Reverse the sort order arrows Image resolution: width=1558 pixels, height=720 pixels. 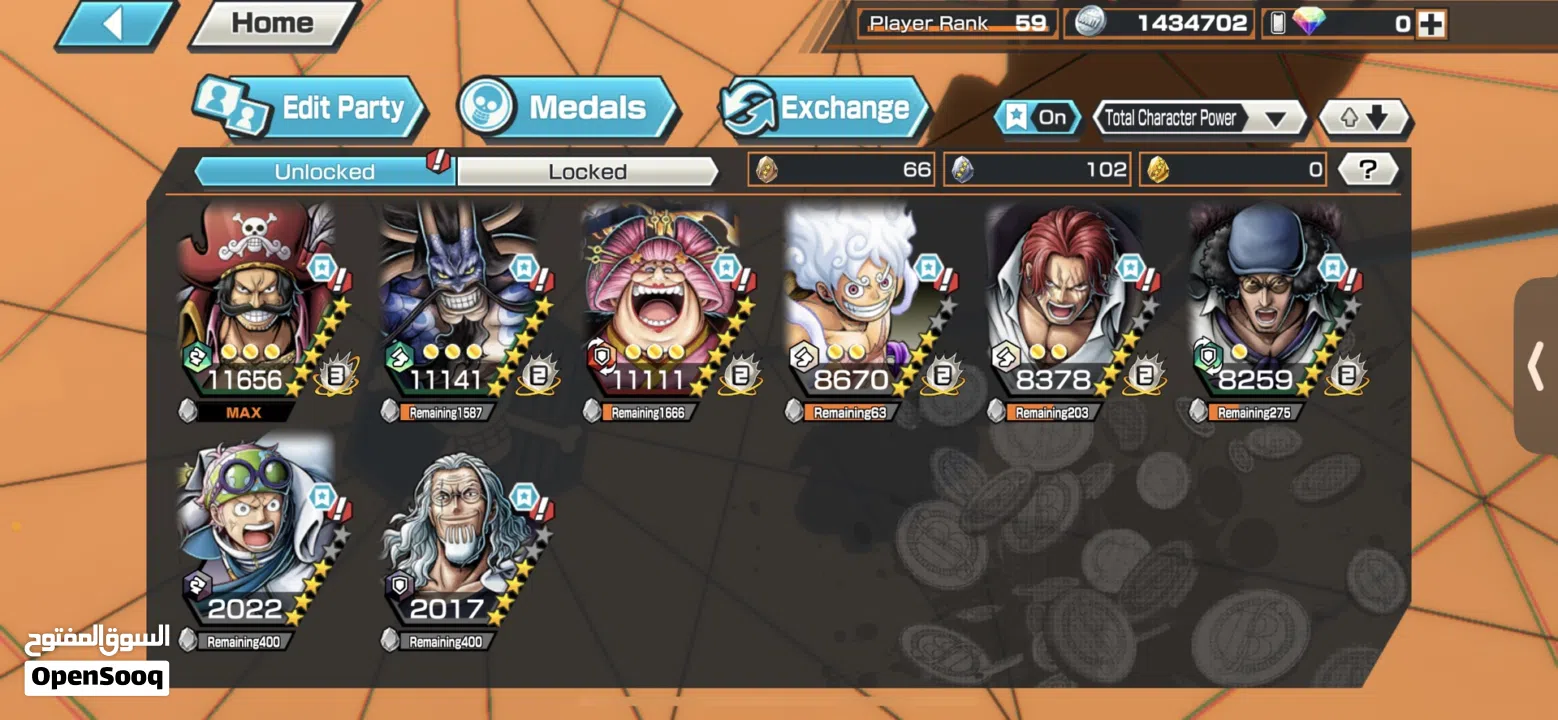[x=1364, y=118]
